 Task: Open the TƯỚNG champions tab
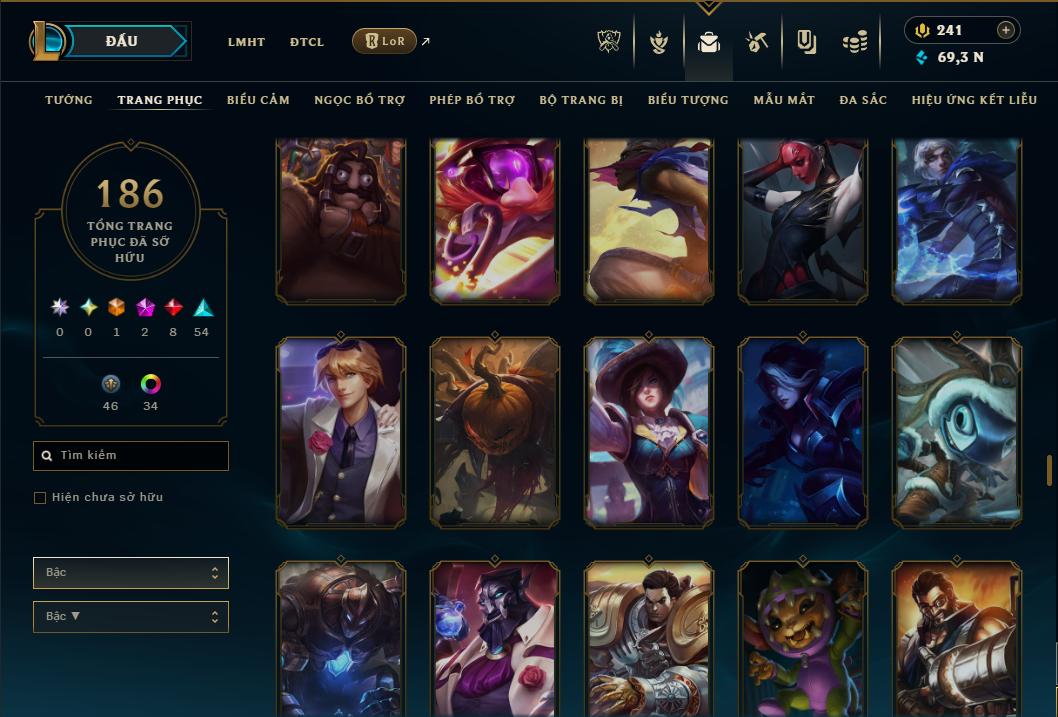pos(69,100)
